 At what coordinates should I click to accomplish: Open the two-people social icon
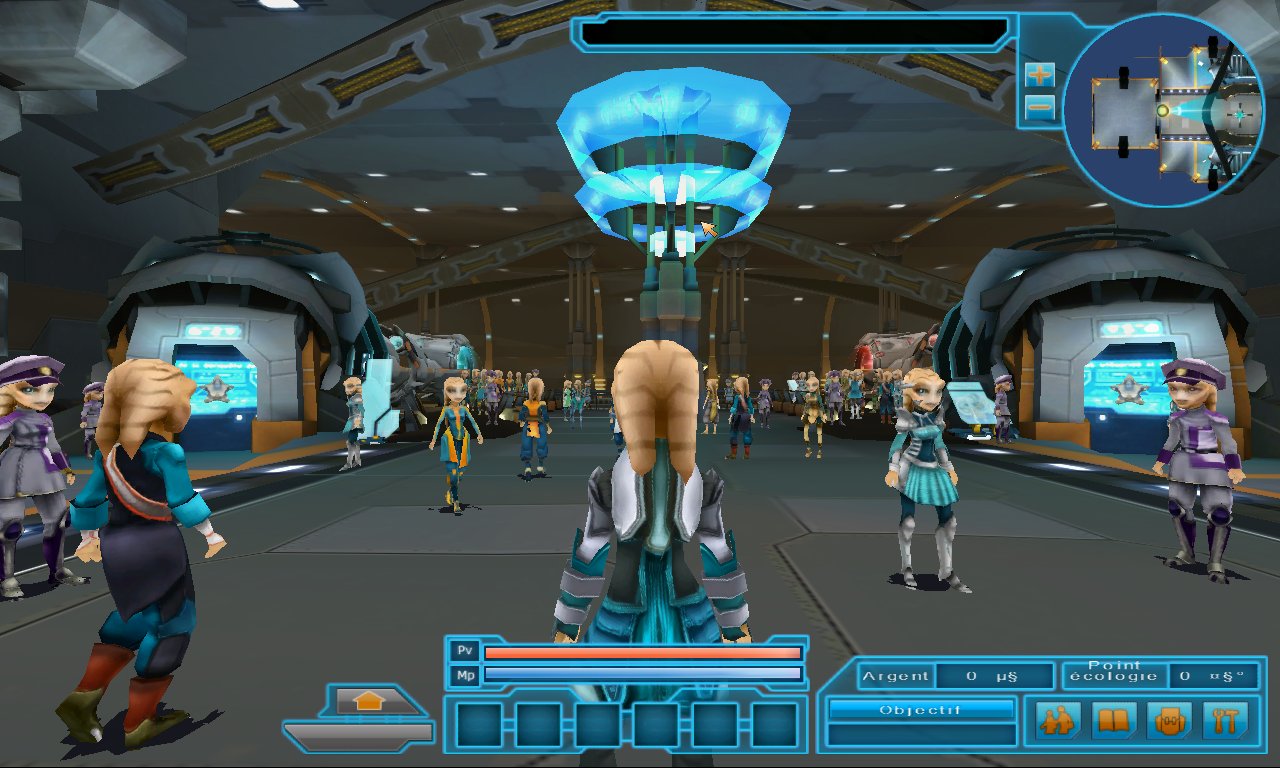[x=1057, y=720]
